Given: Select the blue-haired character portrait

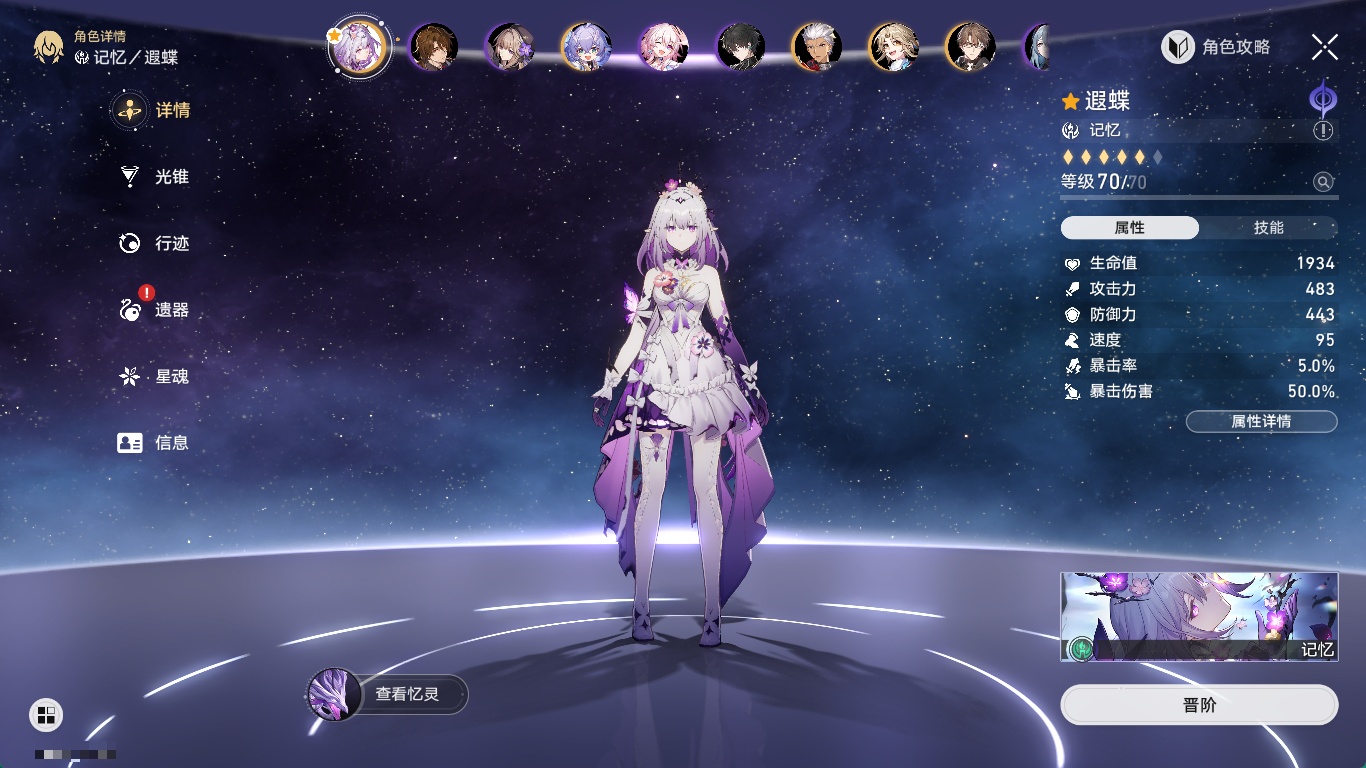Looking at the screenshot, I should (x=587, y=47).
